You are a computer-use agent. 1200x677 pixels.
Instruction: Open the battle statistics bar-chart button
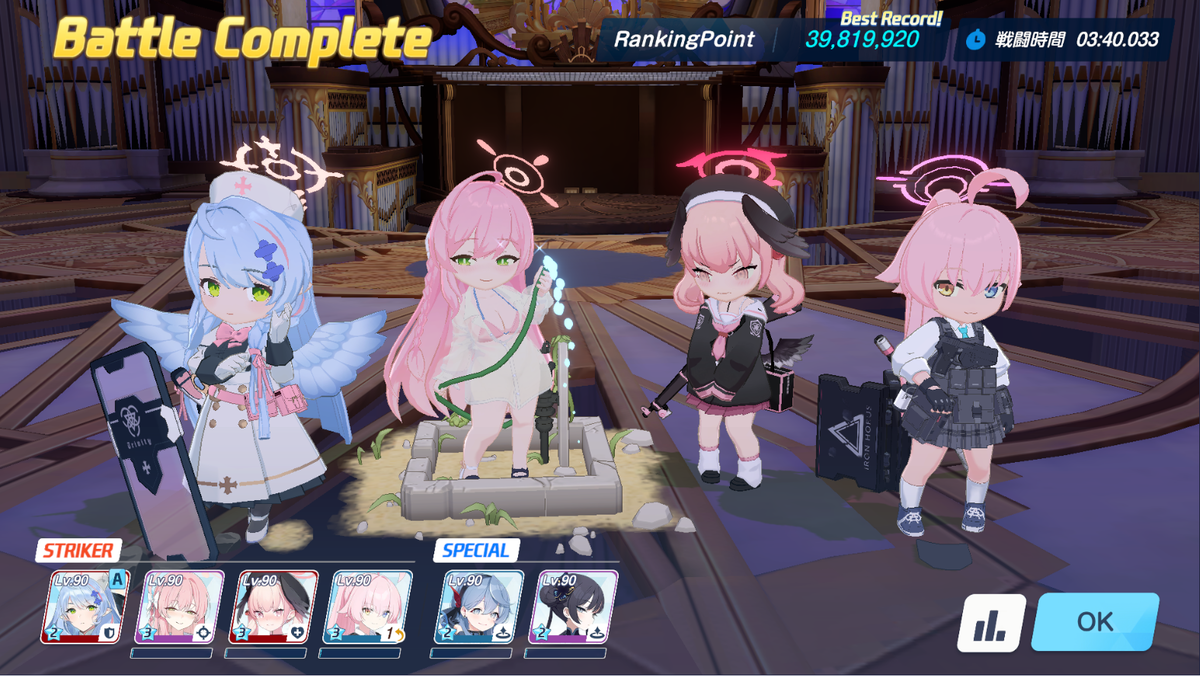pyautogui.click(x=992, y=623)
